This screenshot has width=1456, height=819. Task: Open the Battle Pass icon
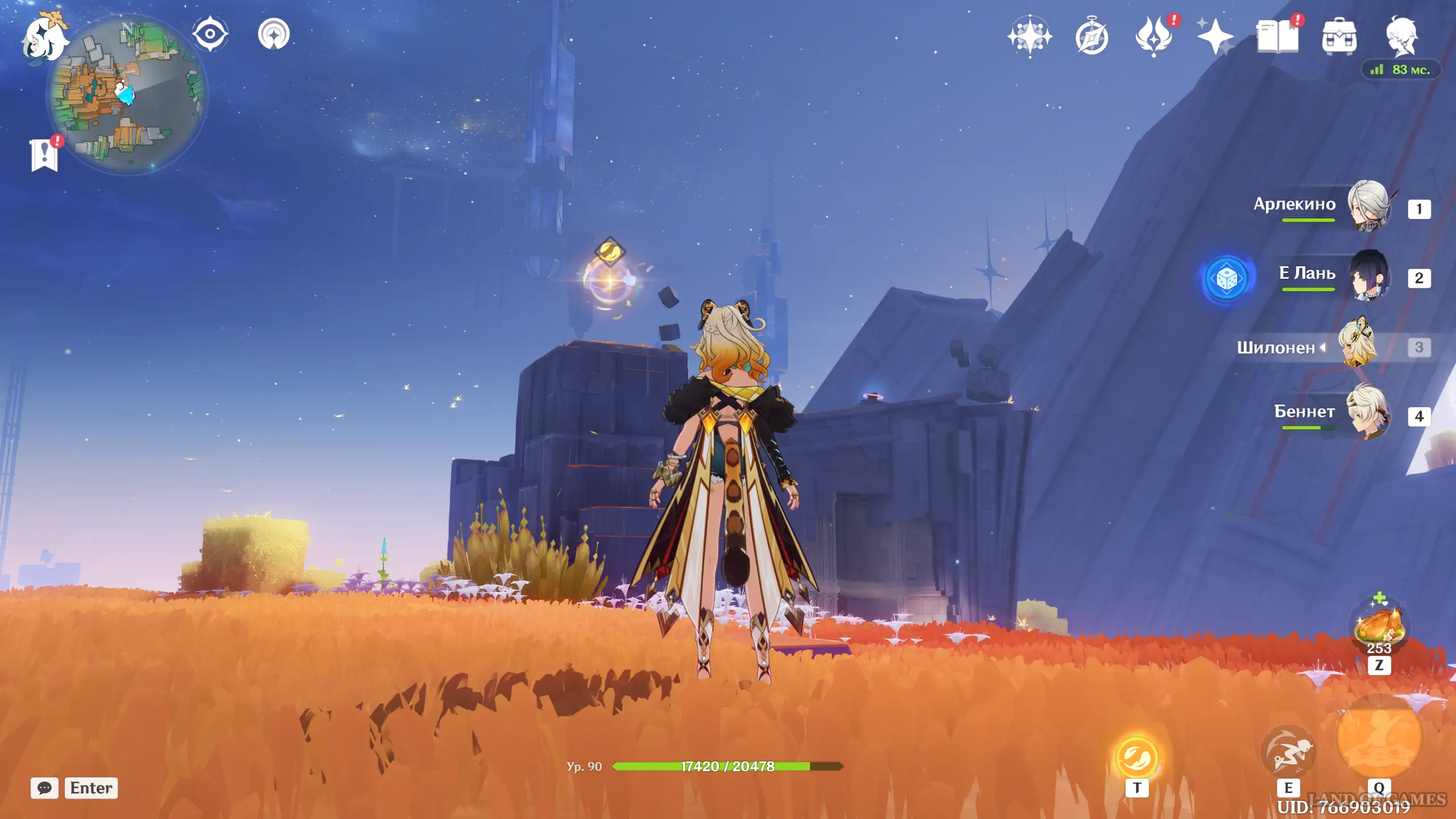tap(1153, 37)
